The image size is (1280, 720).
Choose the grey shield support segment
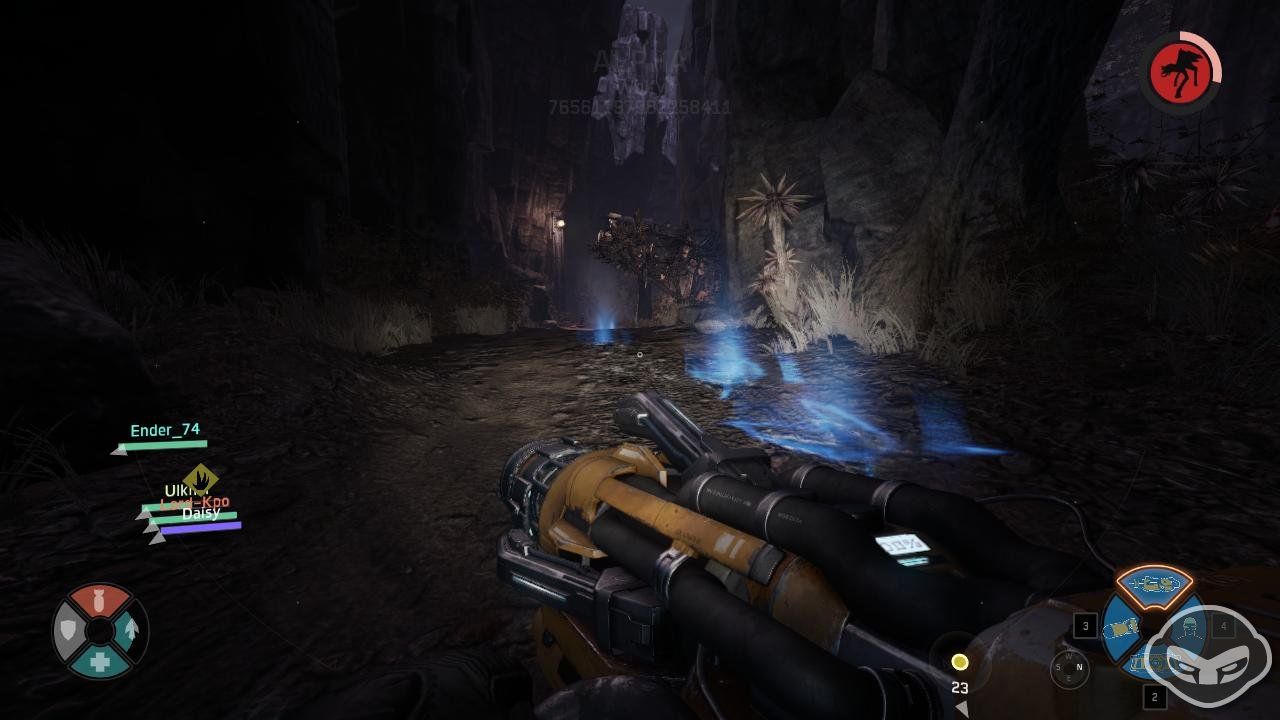coord(70,631)
